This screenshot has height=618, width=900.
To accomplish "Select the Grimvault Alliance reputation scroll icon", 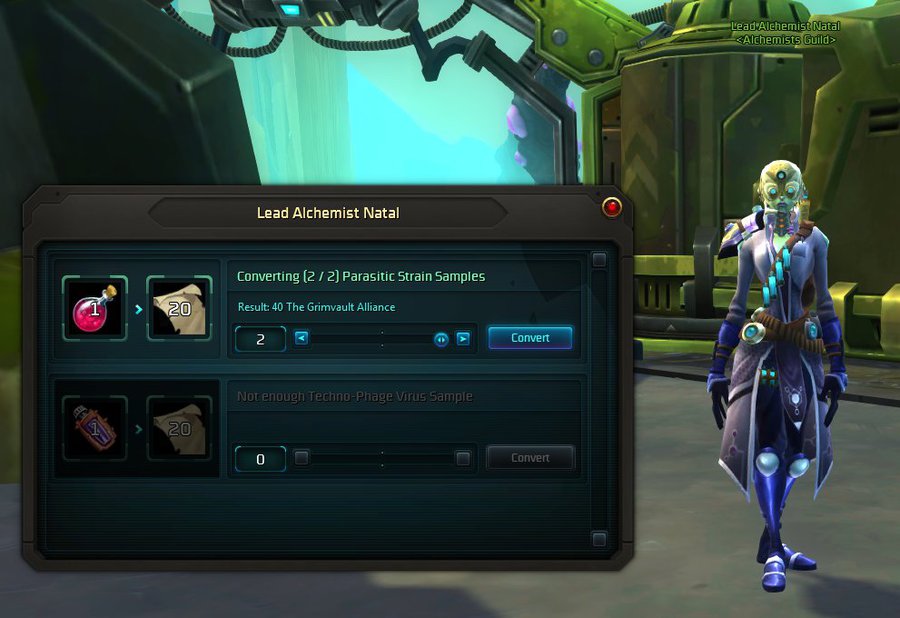I will [179, 308].
